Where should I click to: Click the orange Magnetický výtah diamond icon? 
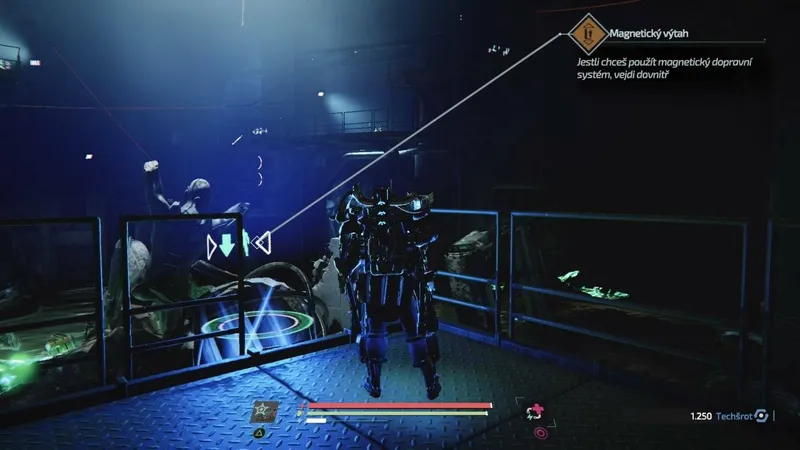click(588, 34)
